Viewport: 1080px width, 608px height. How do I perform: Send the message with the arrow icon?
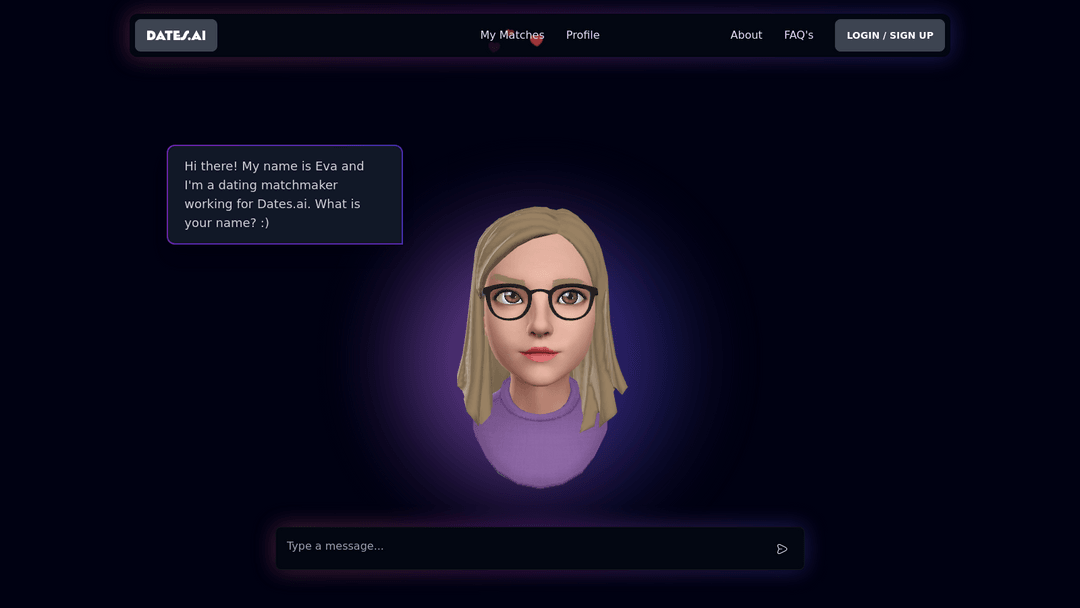782,549
